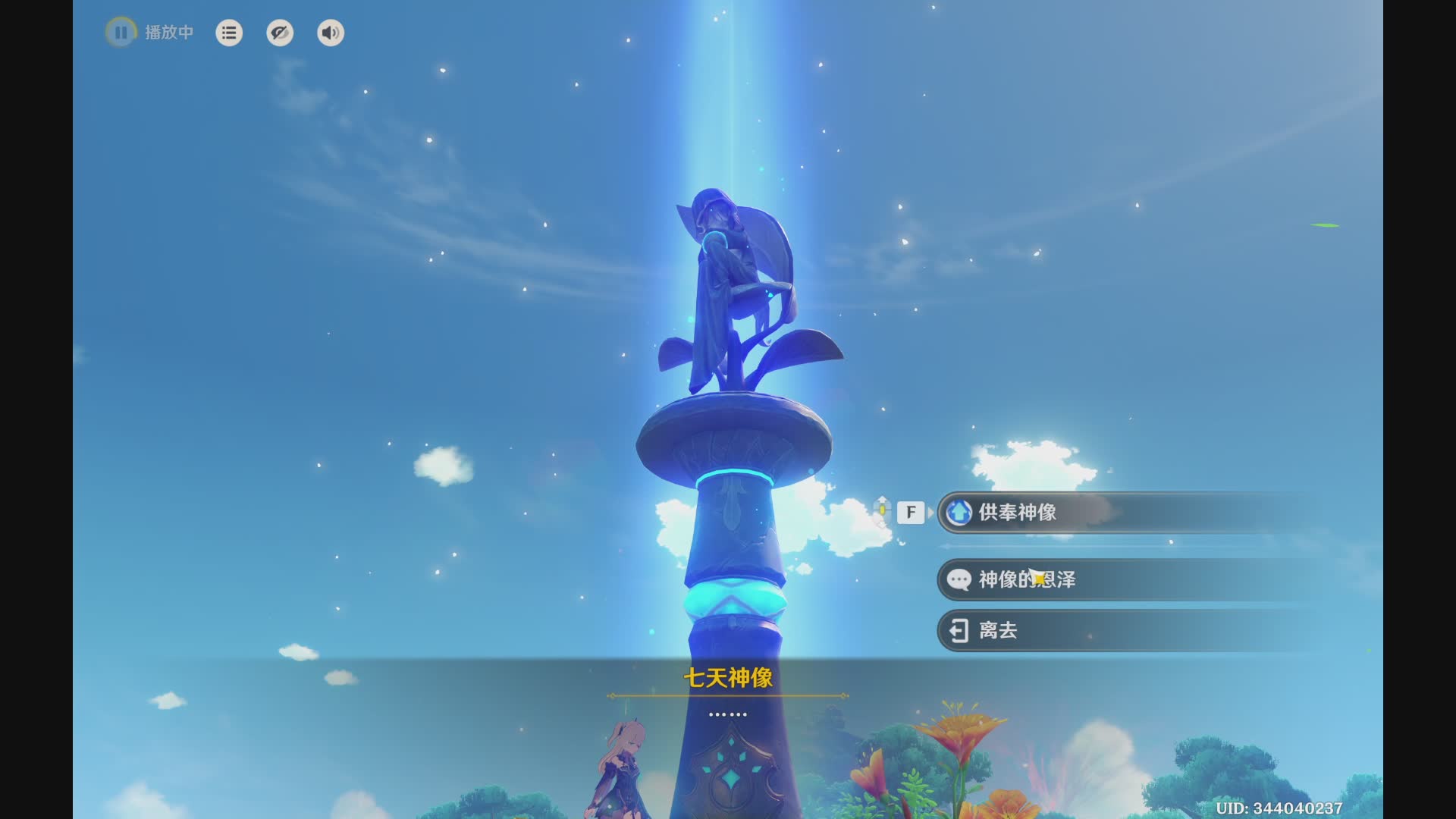Toggle the voice-over speaker icon
Viewport: 1456px width, 819px height.
(331, 33)
